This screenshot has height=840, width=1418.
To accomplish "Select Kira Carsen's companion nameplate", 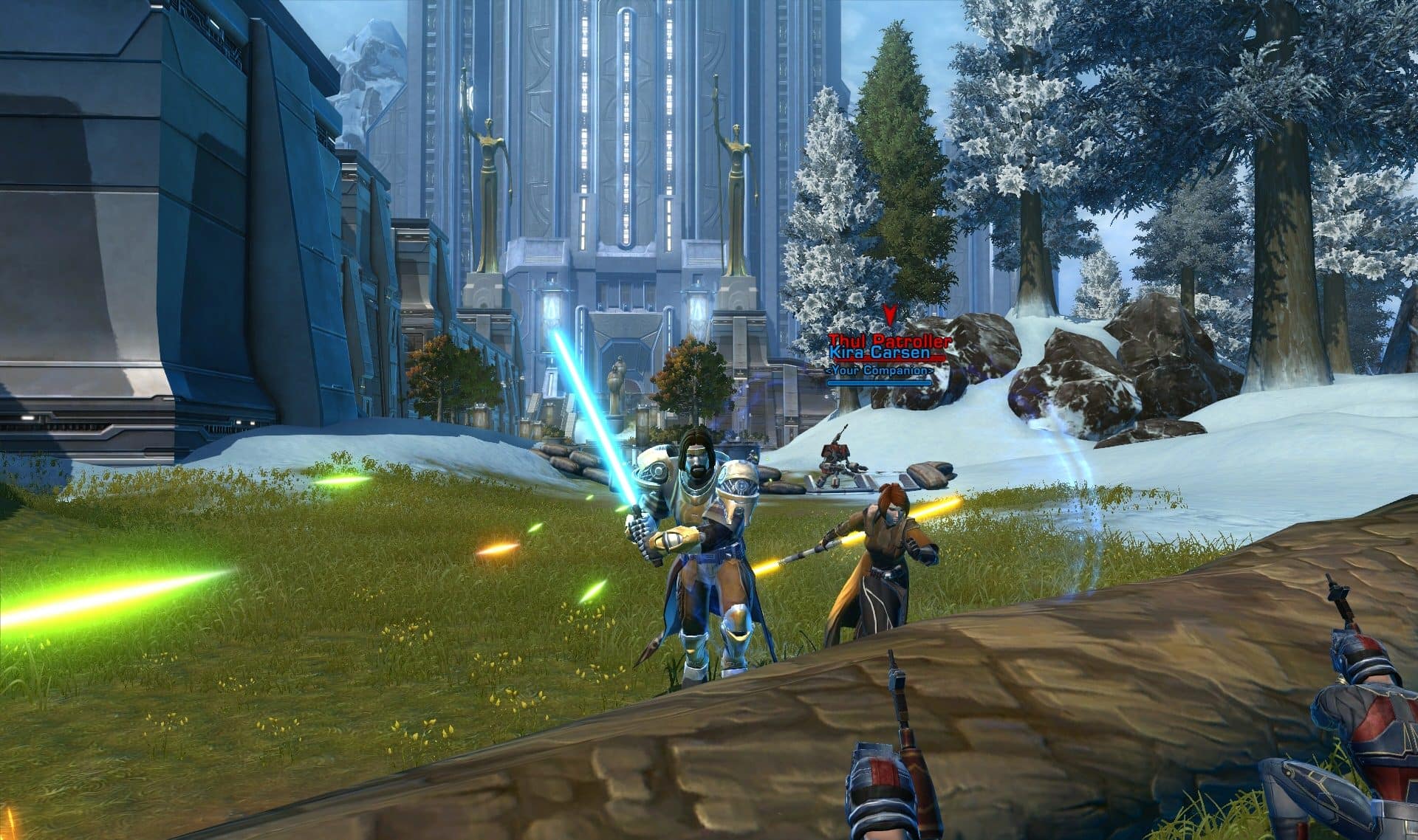I will click(x=880, y=354).
